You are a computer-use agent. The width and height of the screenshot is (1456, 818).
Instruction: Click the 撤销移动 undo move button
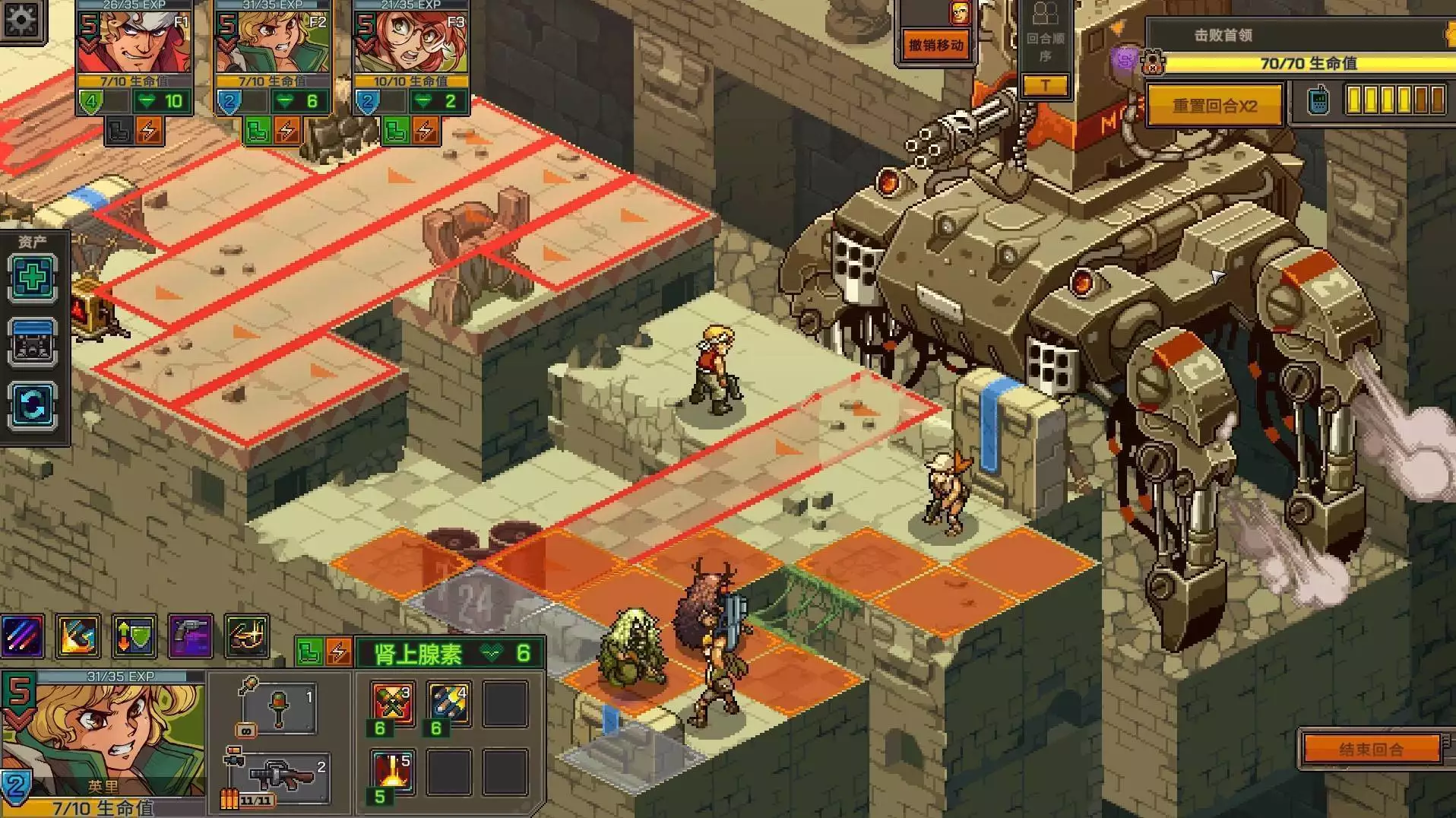[936, 45]
